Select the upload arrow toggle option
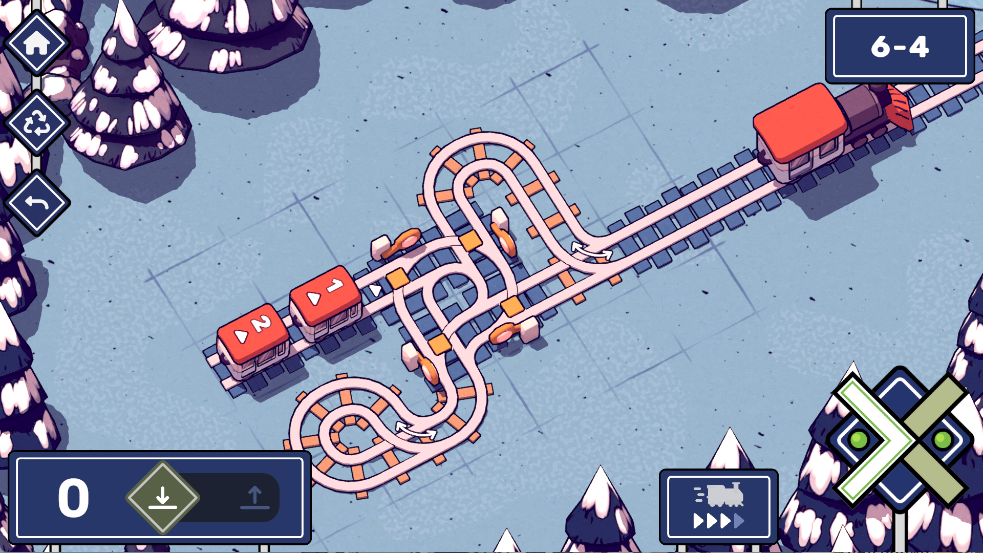 click(254, 497)
